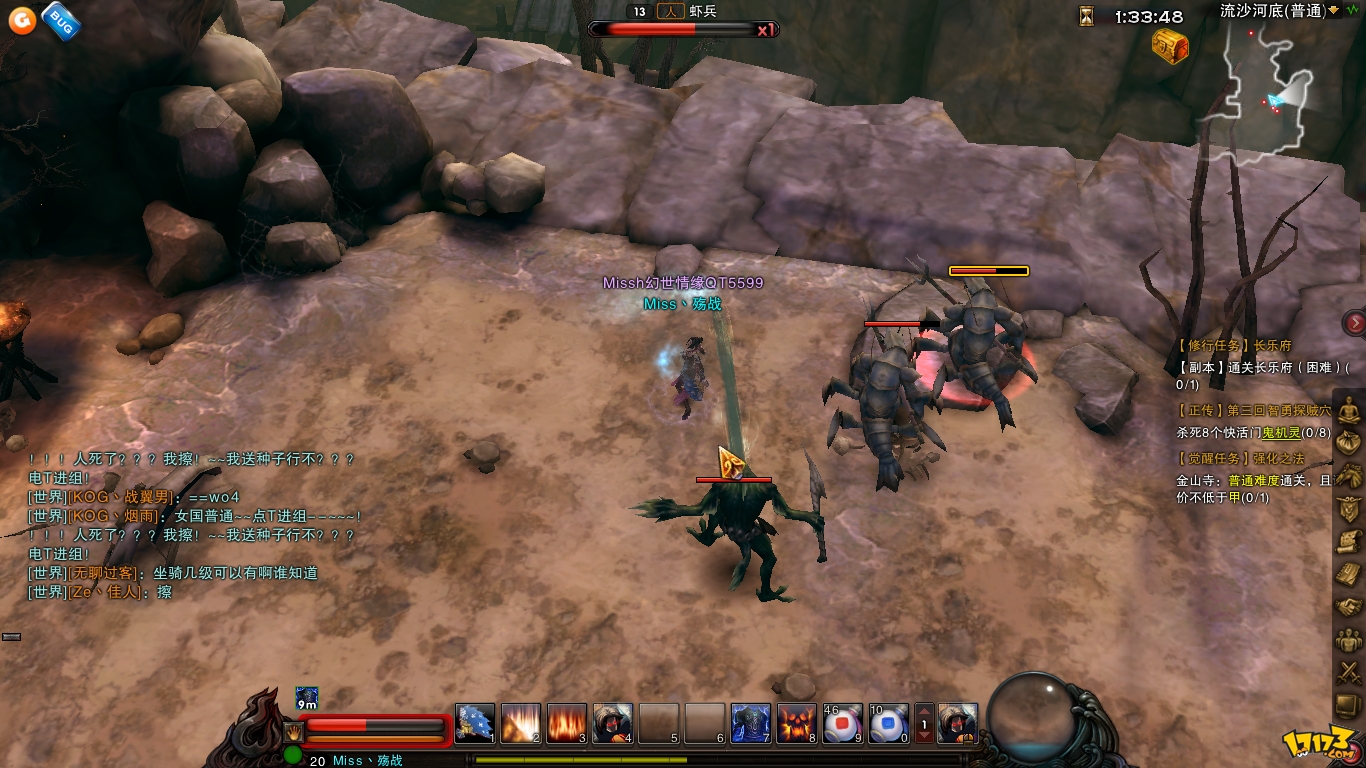The image size is (1366, 768).
Task: Activate the blue dragon skill in slot 1
Action: [475, 723]
